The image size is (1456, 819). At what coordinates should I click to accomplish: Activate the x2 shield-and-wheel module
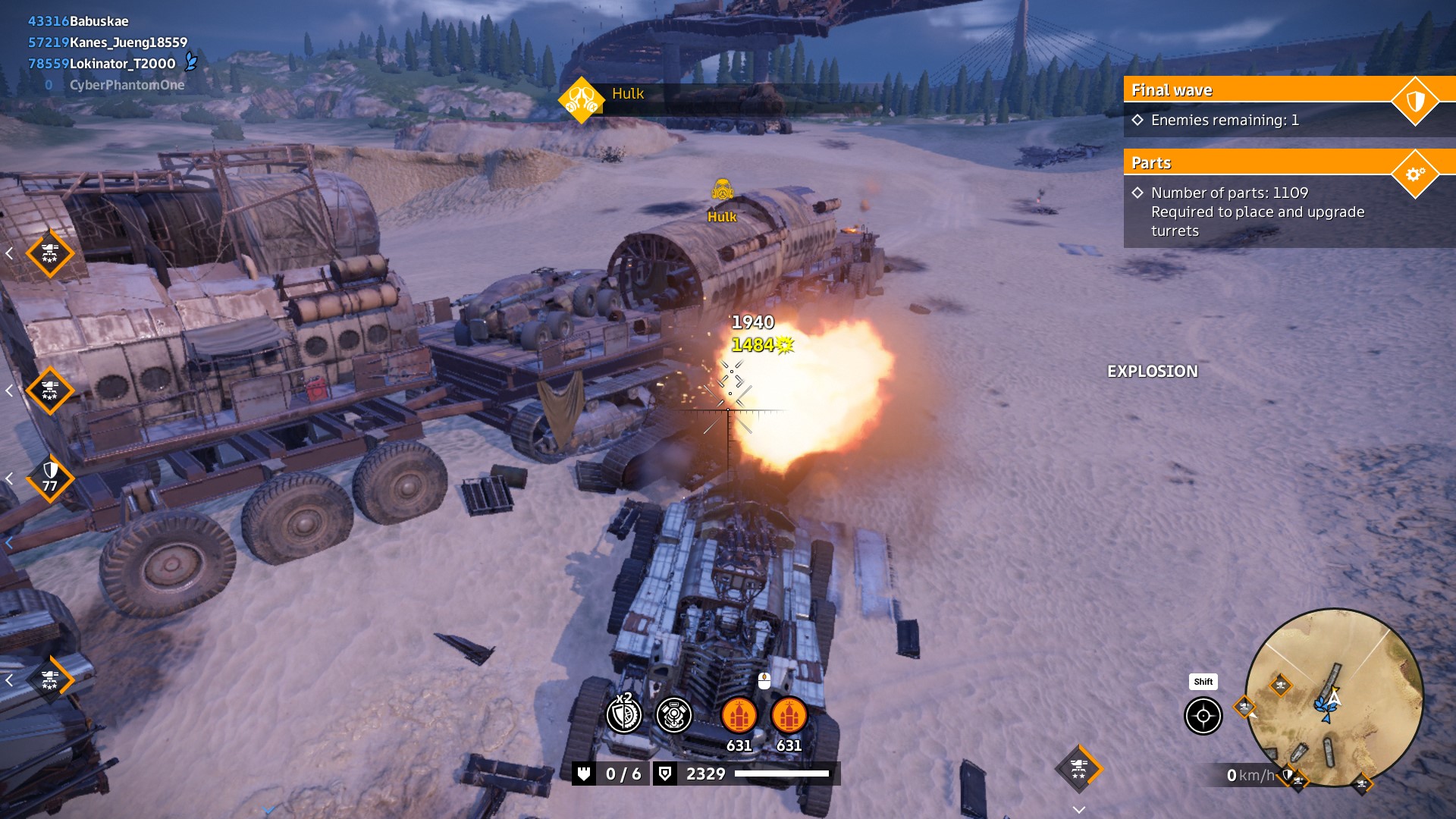point(624,715)
